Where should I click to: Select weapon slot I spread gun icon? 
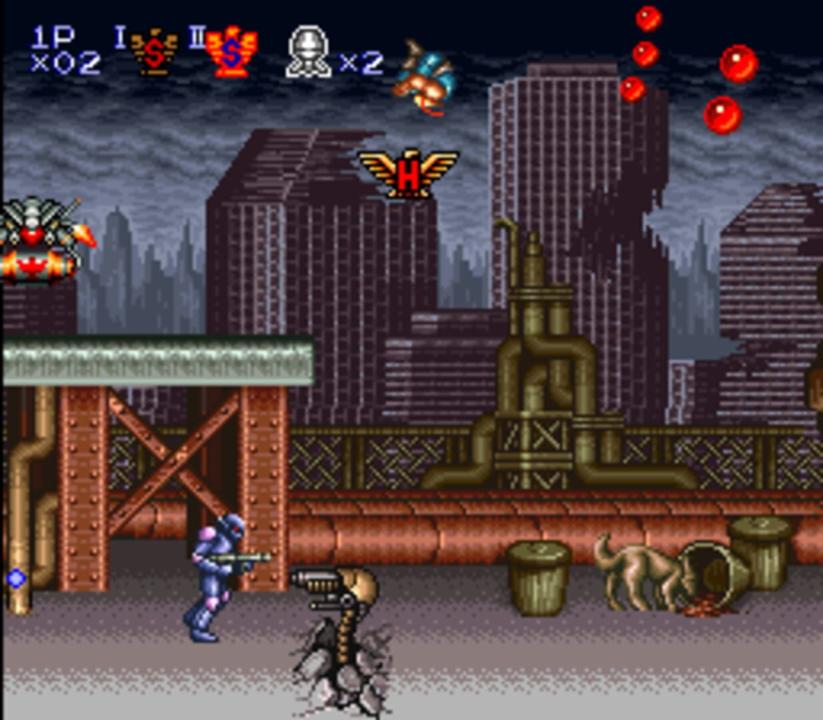[x=154, y=52]
